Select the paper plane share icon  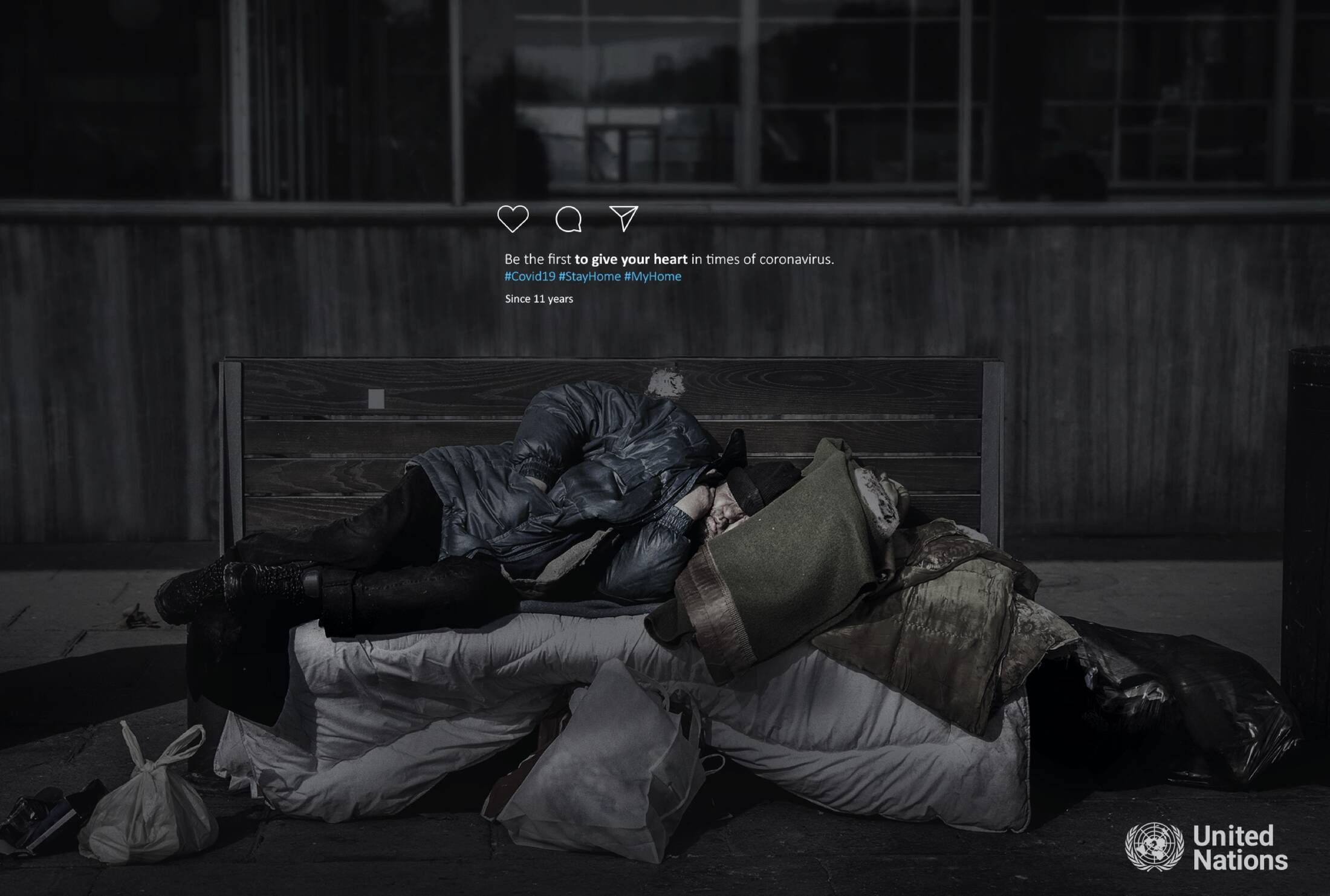coord(623,218)
